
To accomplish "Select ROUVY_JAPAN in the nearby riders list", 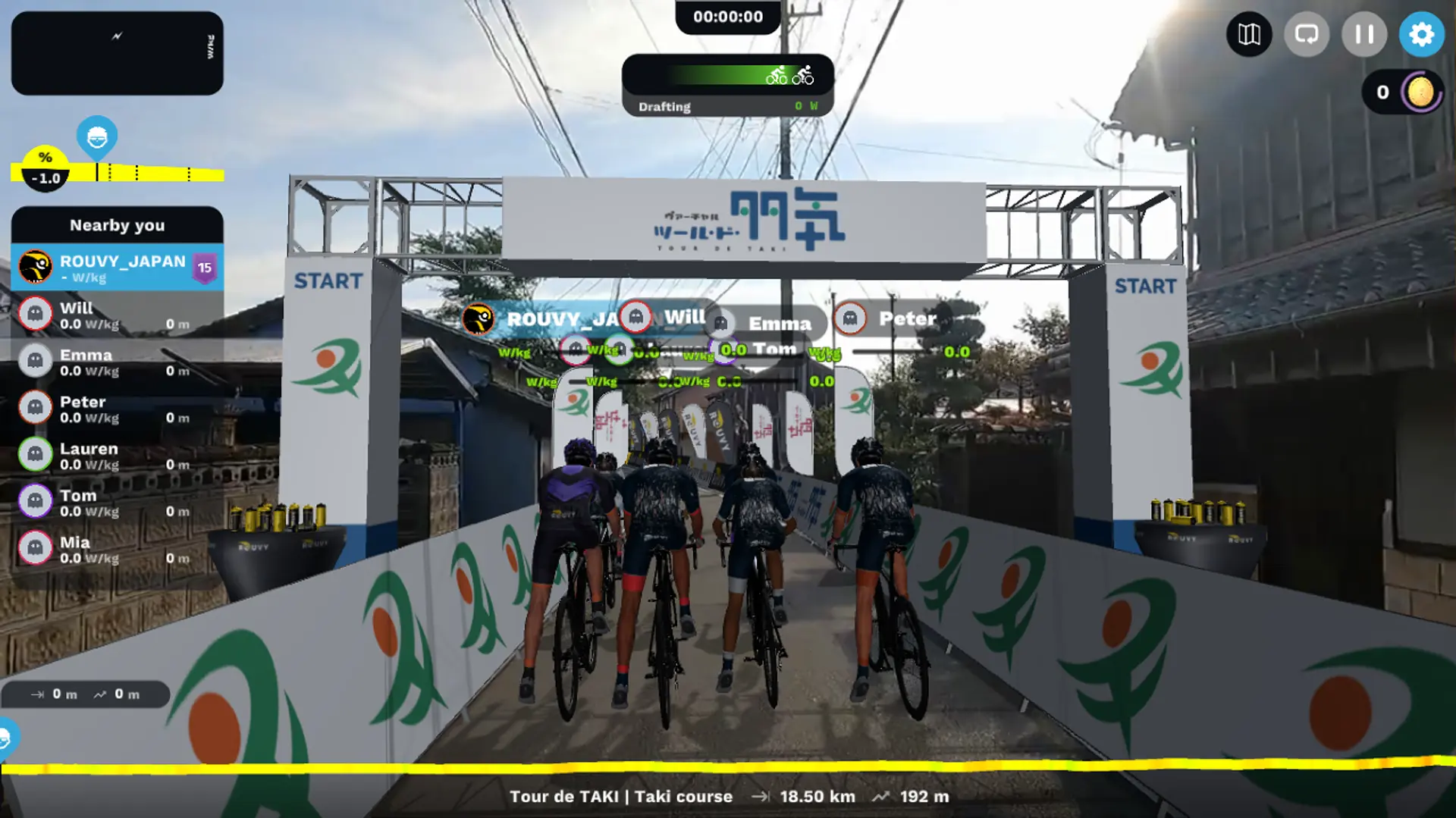I will click(x=117, y=268).
